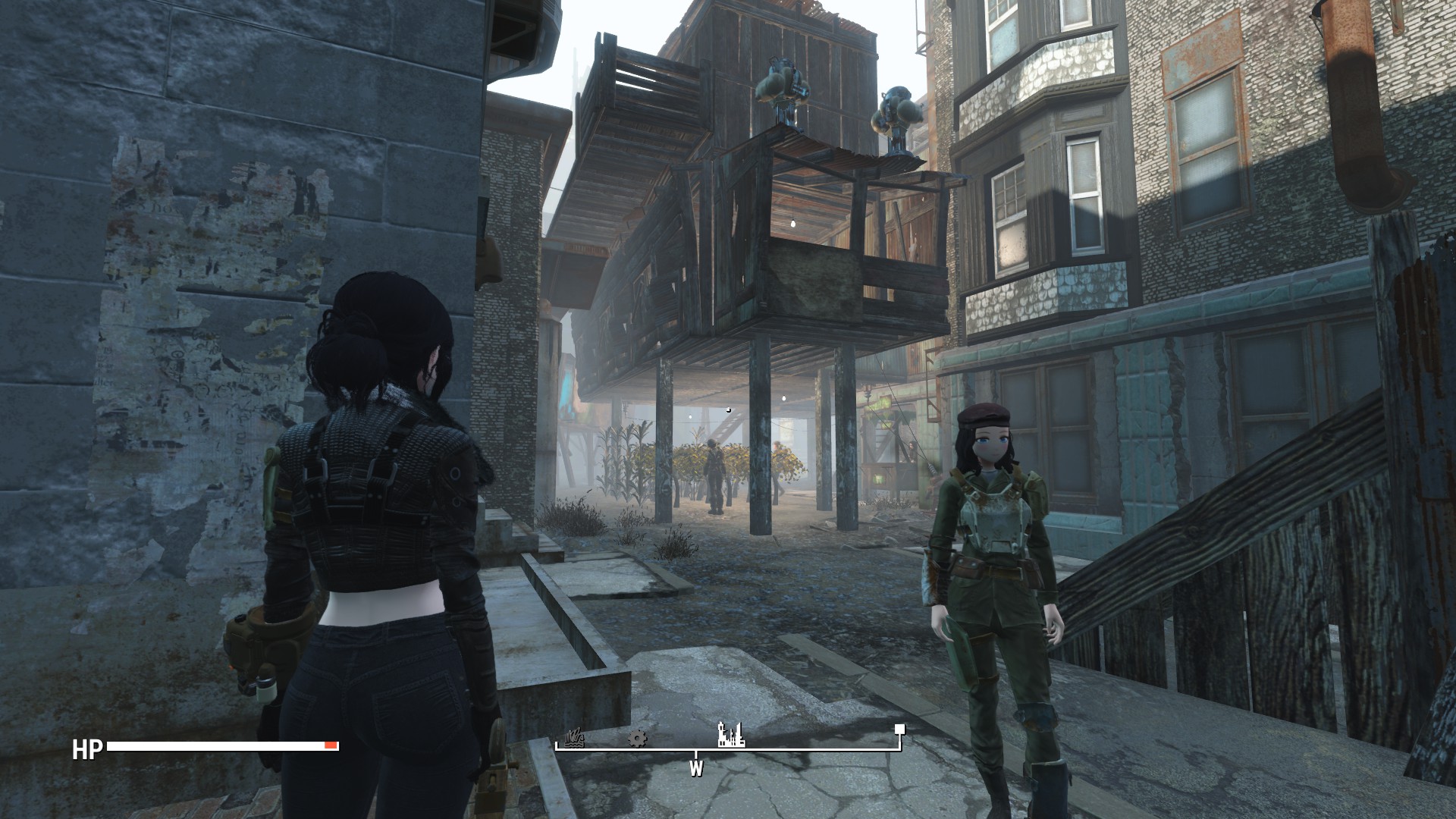The width and height of the screenshot is (1456, 819).
Task: Select the white square quest marker on compass
Action: point(899,730)
